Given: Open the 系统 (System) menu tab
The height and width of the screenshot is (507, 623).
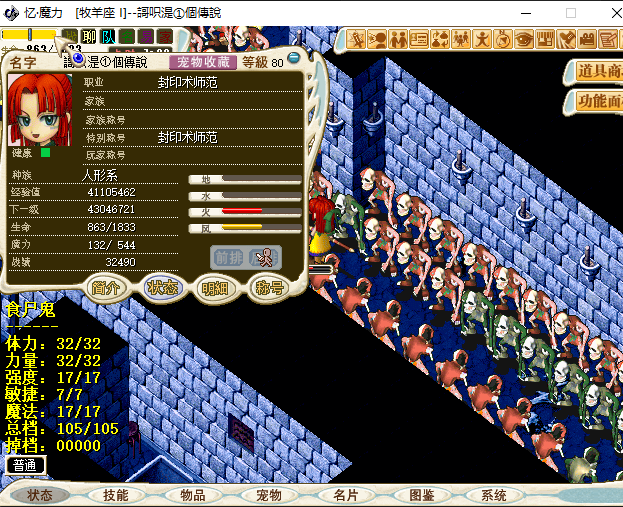Looking at the screenshot, I should [494, 495].
